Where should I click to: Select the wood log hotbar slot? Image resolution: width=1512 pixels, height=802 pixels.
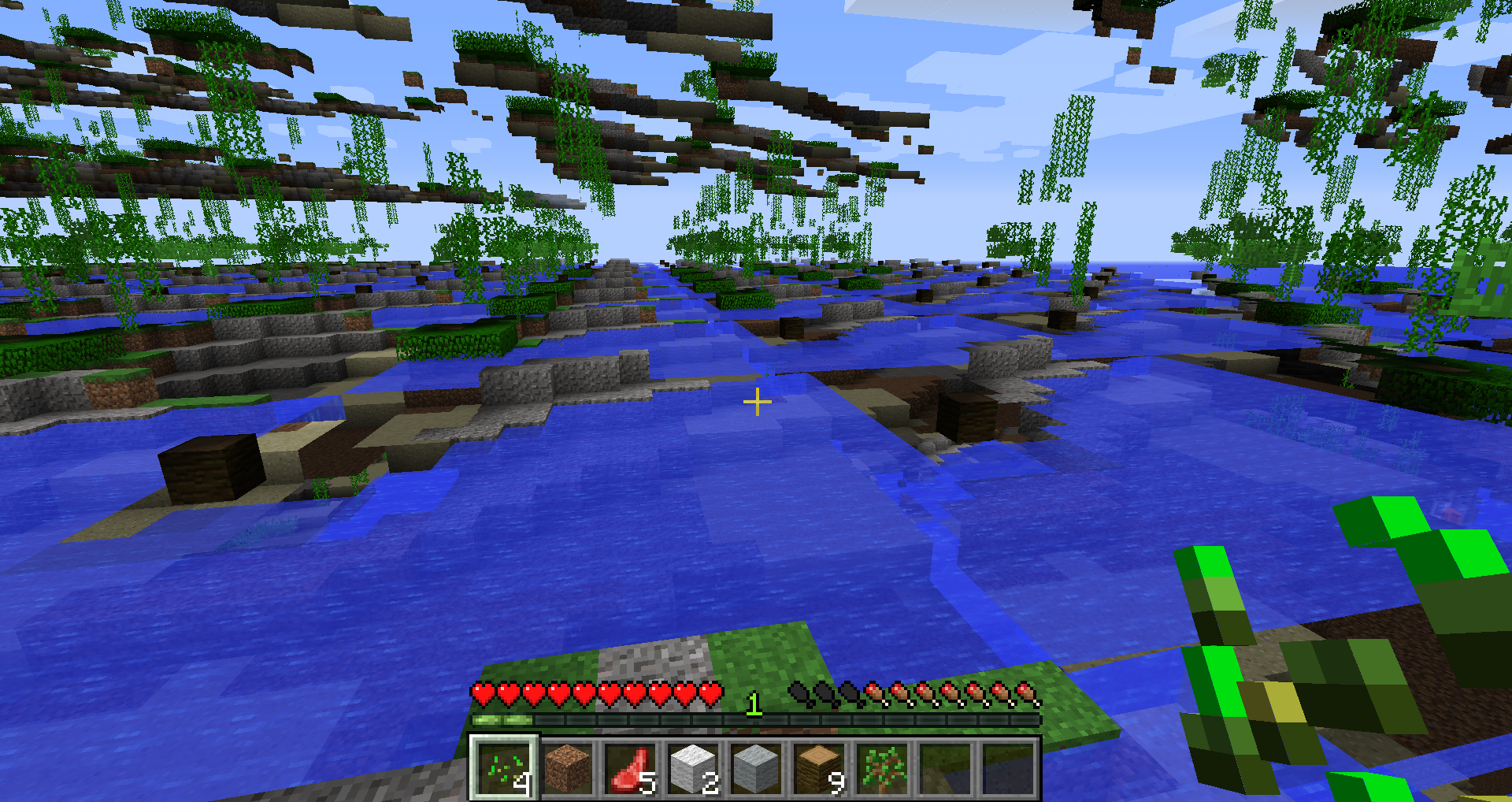pos(819,768)
